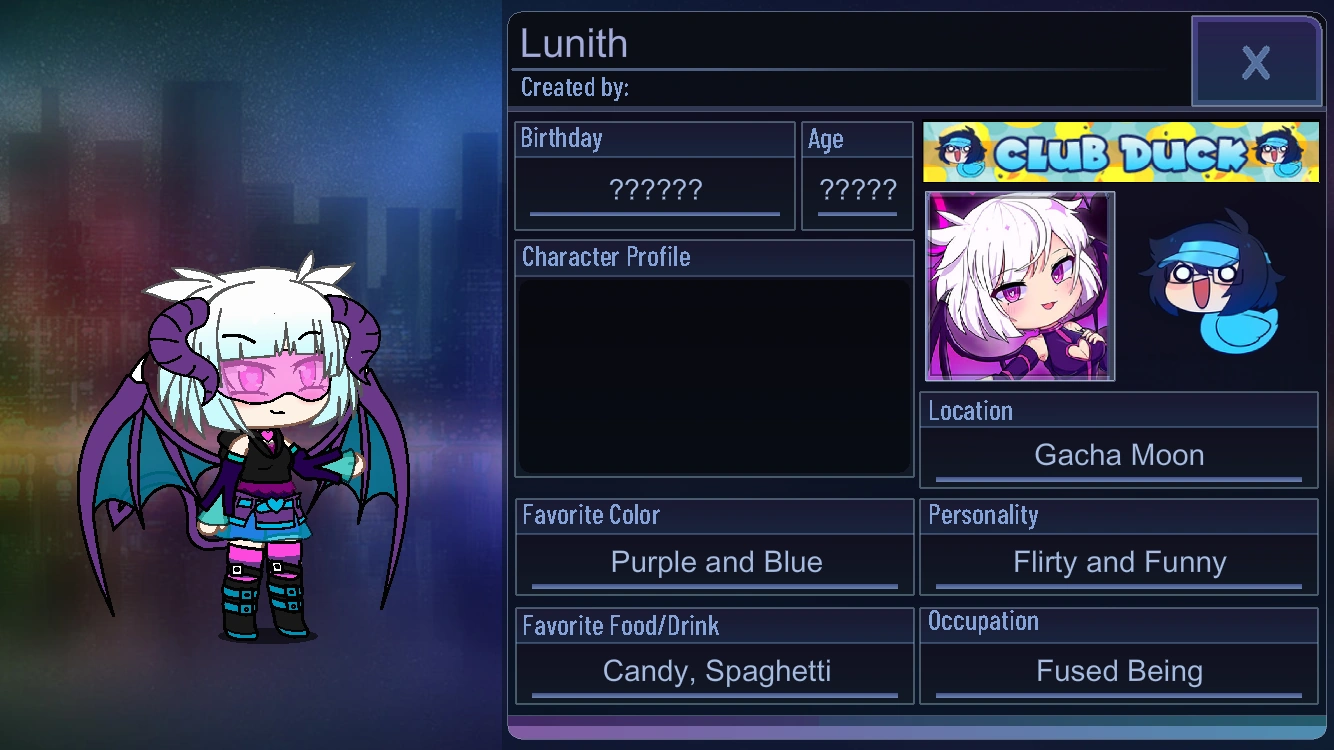The image size is (1334, 750).
Task: Select the Occupation value Fused Being
Action: 1118,671
